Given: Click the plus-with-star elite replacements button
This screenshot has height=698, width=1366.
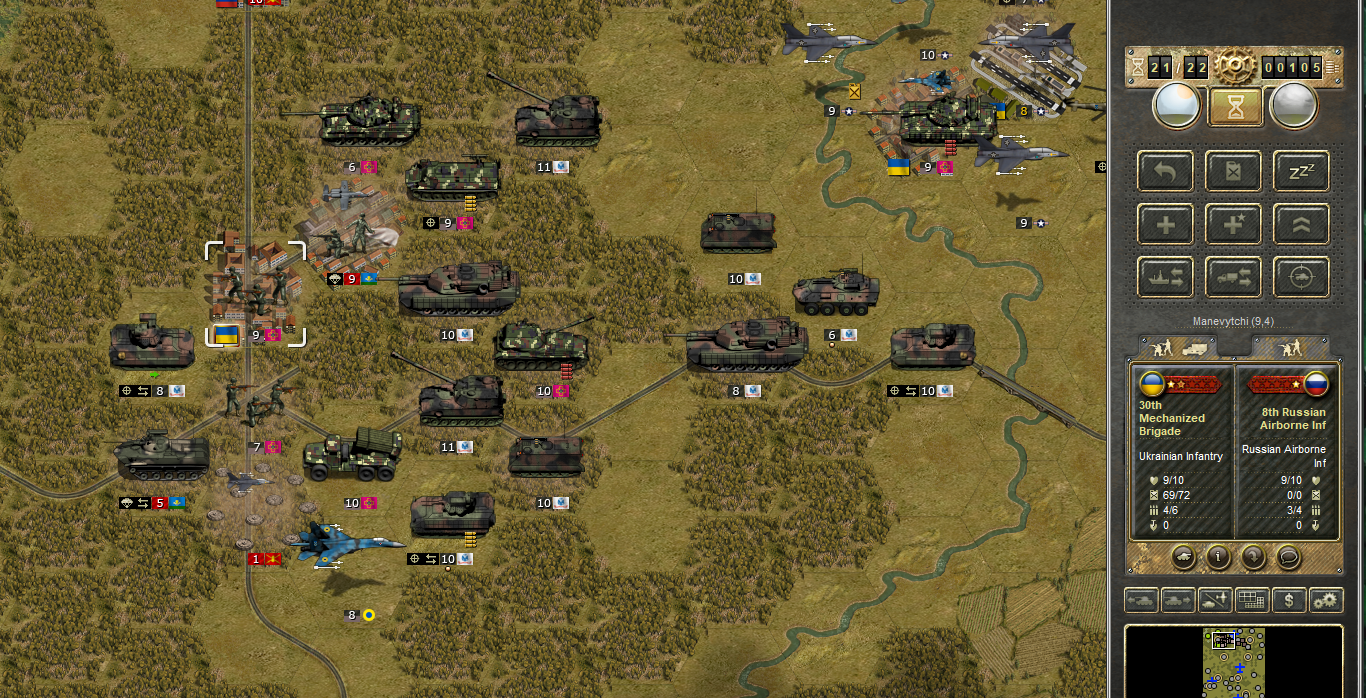Looking at the screenshot, I should pos(1234,224).
